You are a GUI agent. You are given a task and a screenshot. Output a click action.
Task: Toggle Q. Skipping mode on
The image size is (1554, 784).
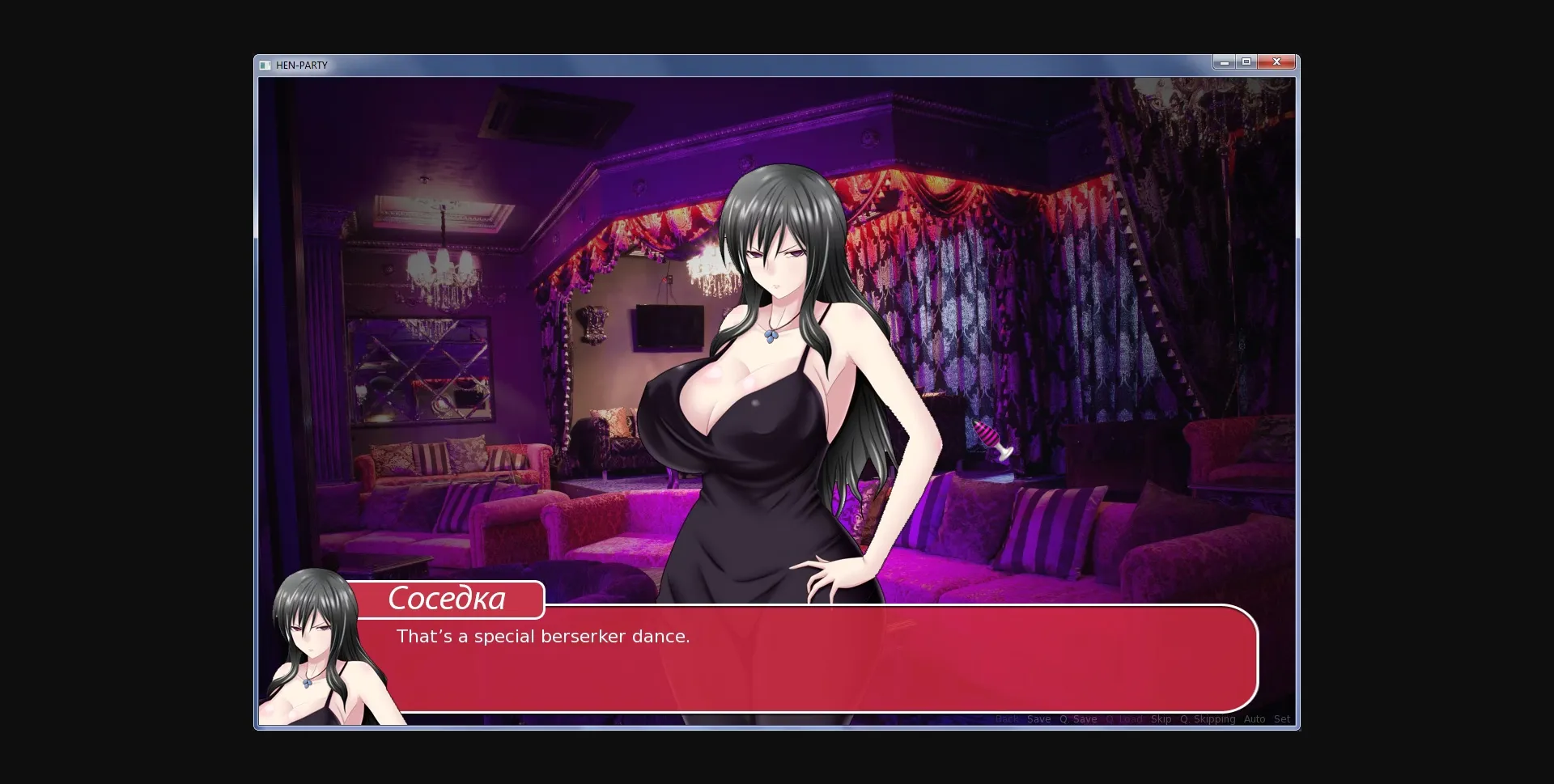(x=1209, y=719)
